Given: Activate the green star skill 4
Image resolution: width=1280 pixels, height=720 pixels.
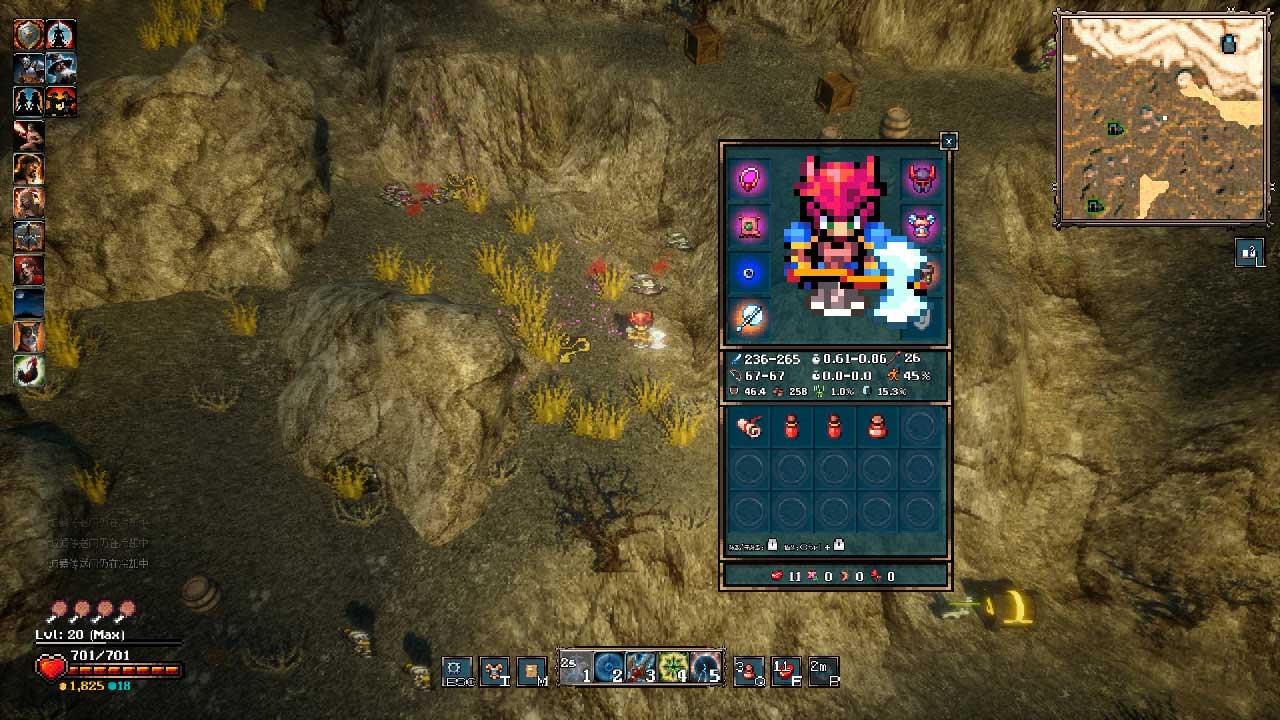Looking at the screenshot, I should pos(673,668).
